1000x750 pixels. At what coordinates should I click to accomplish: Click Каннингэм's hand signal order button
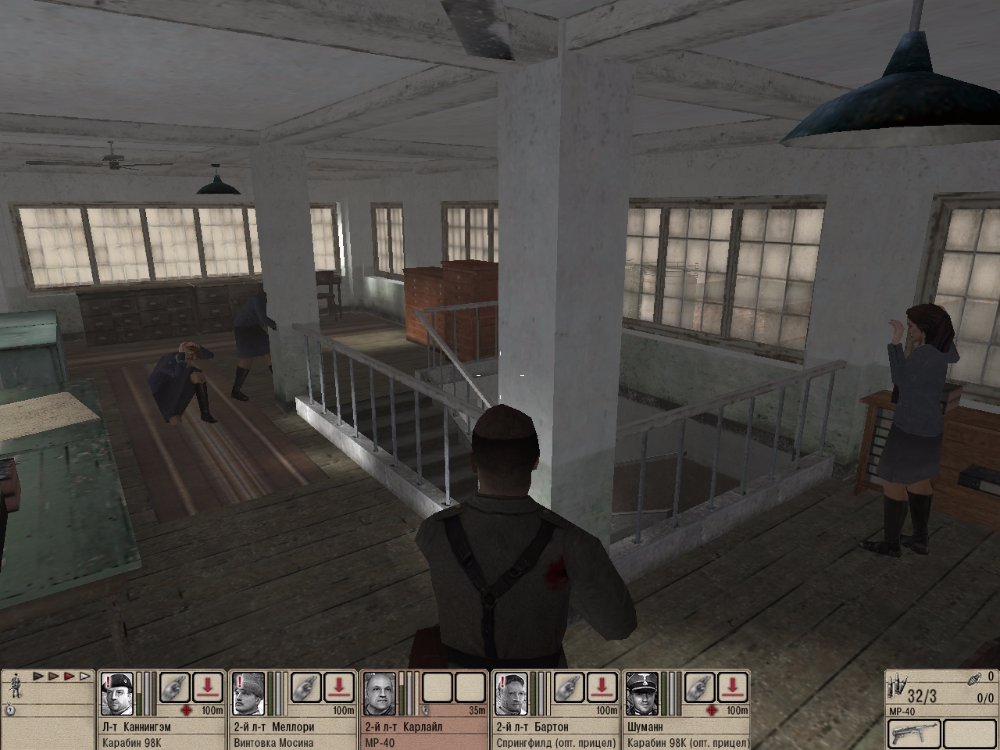point(175,687)
